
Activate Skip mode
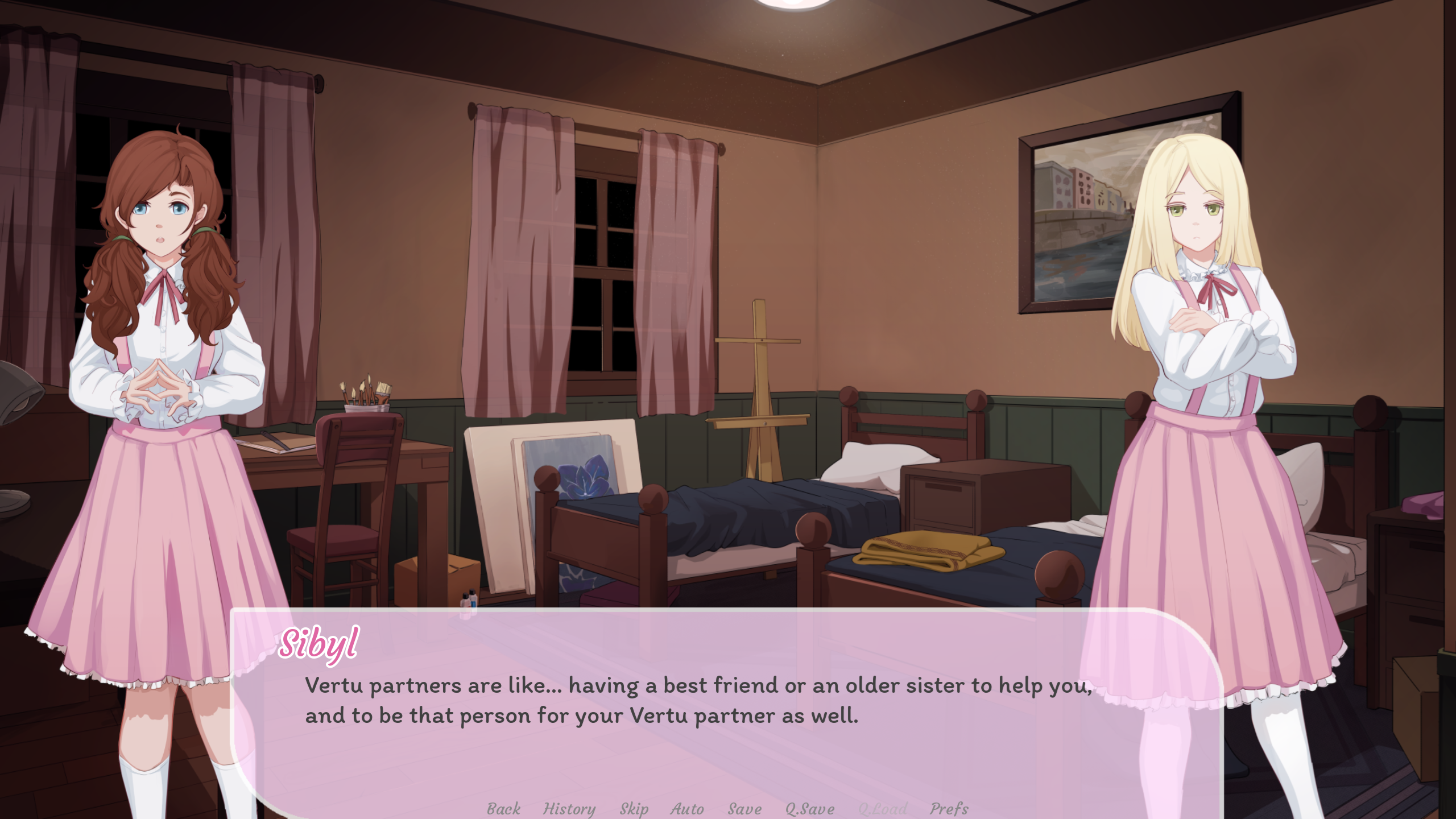pos(634,808)
